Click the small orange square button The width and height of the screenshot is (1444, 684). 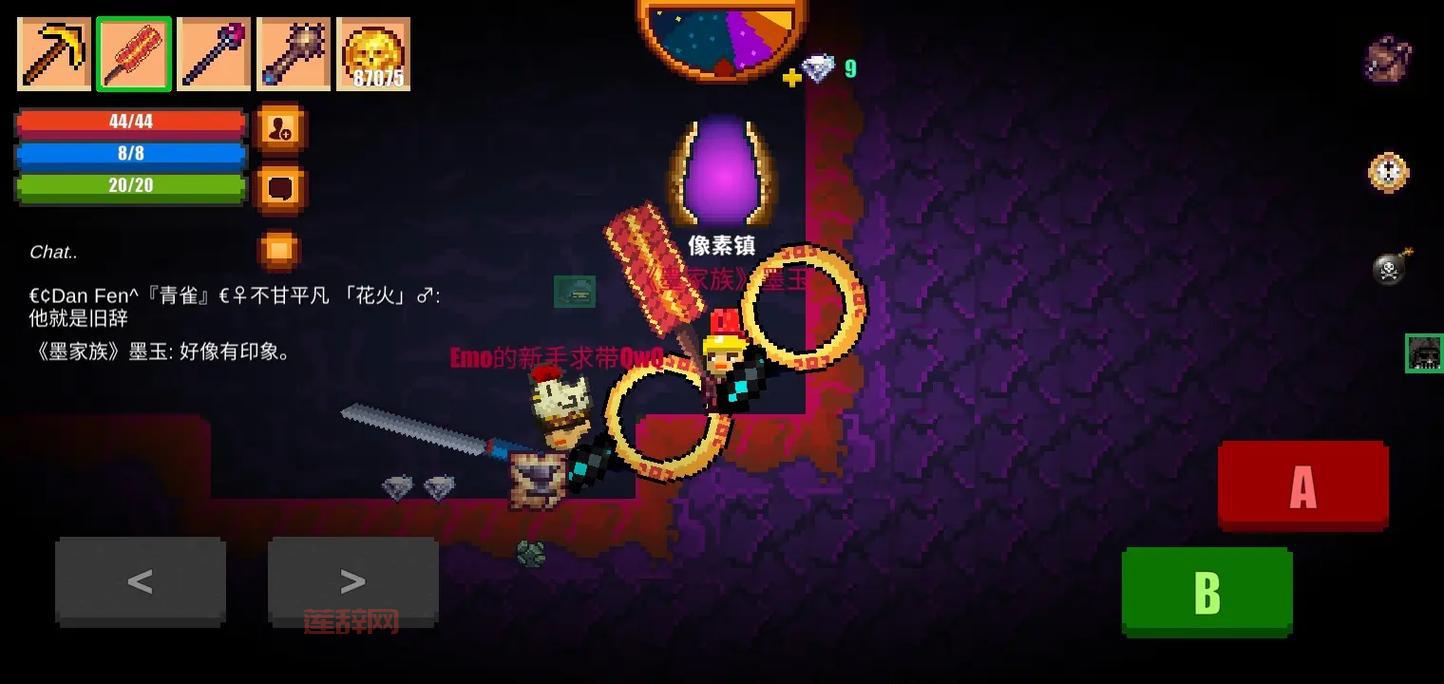tap(279, 248)
